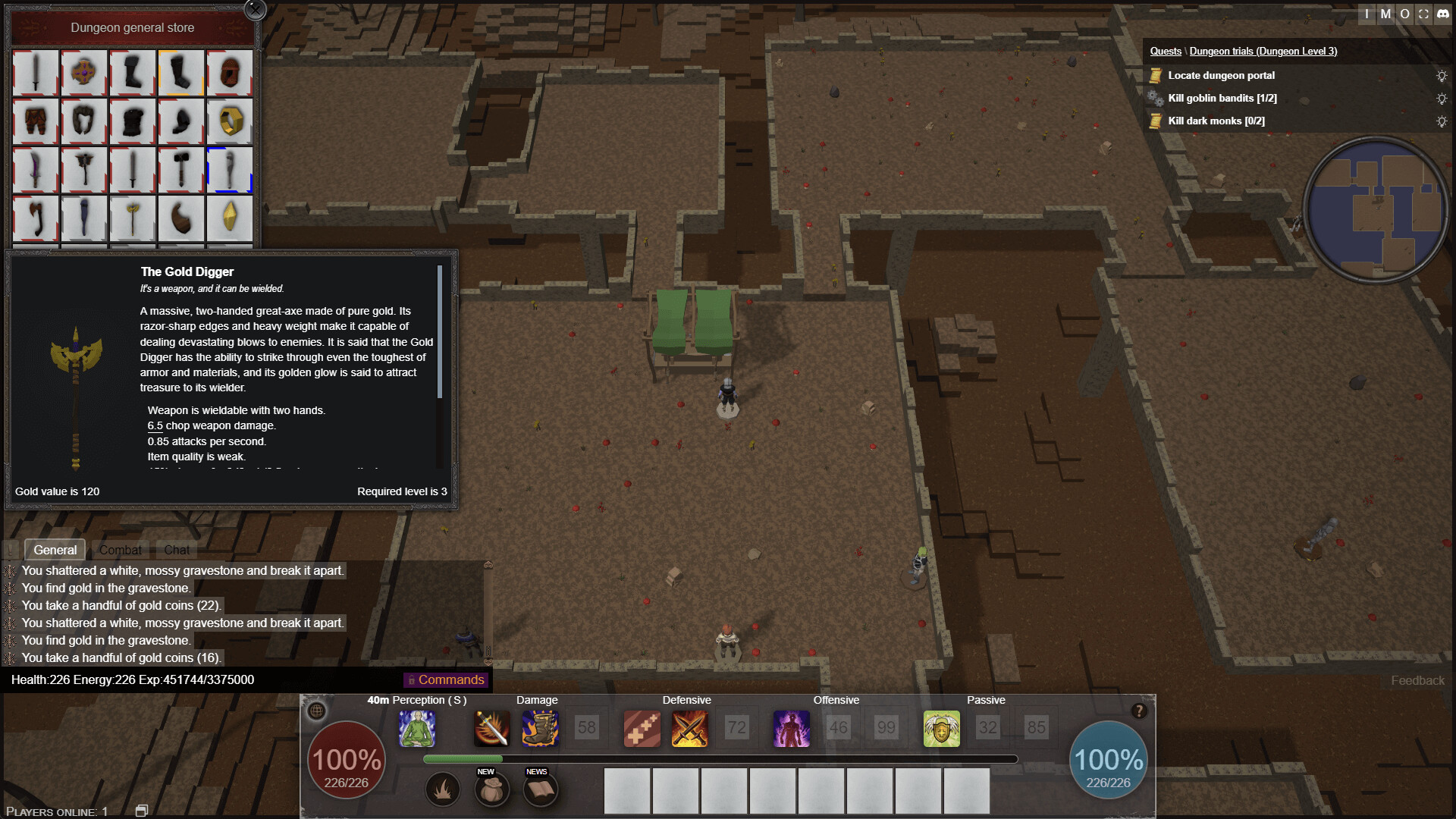1456x819 pixels.
Task: Select the burning boot Damage skill icon
Action: (x=539, y=728)
